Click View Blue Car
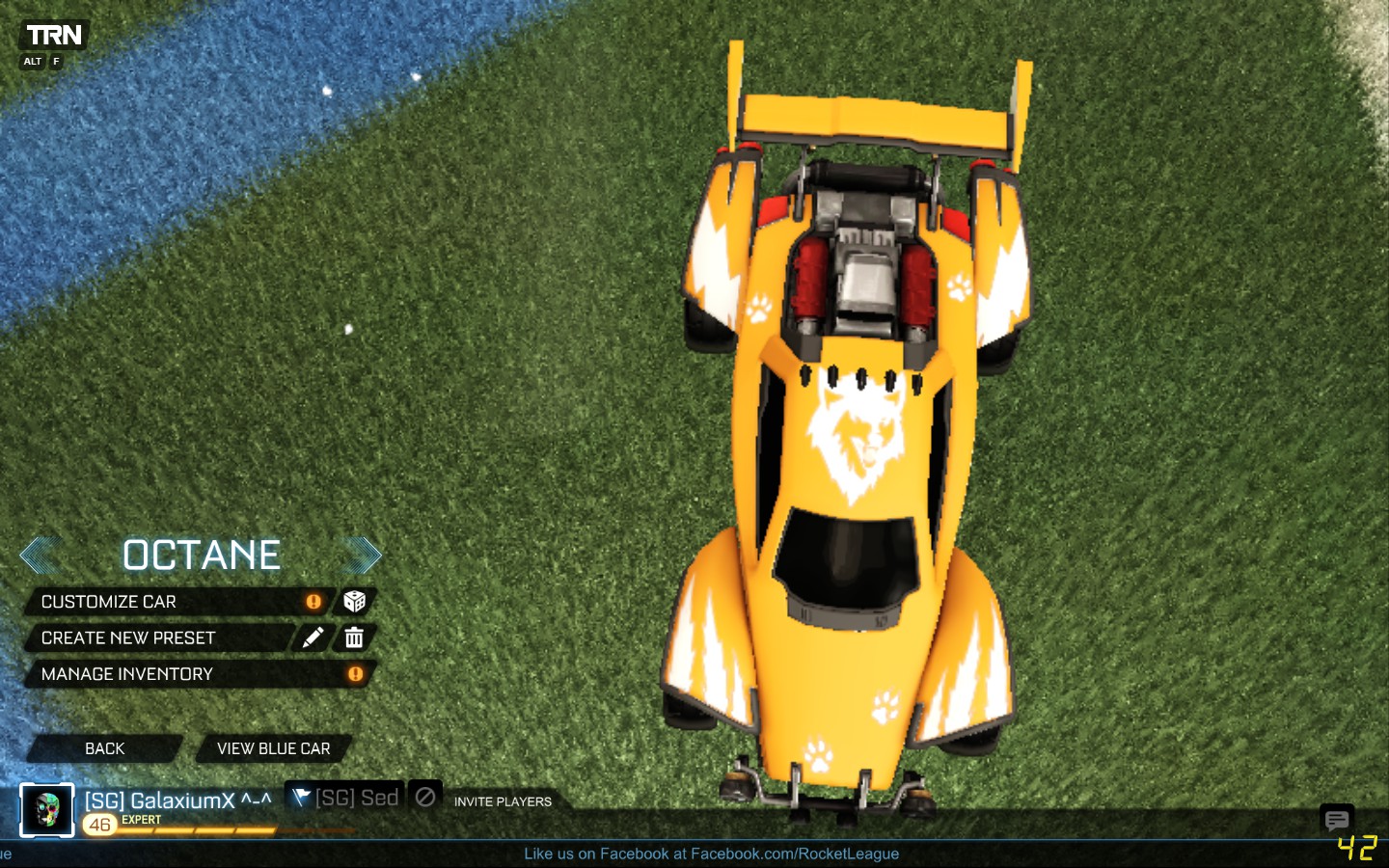The width and height of the screenshot is (1389, 868). (273, 748)
